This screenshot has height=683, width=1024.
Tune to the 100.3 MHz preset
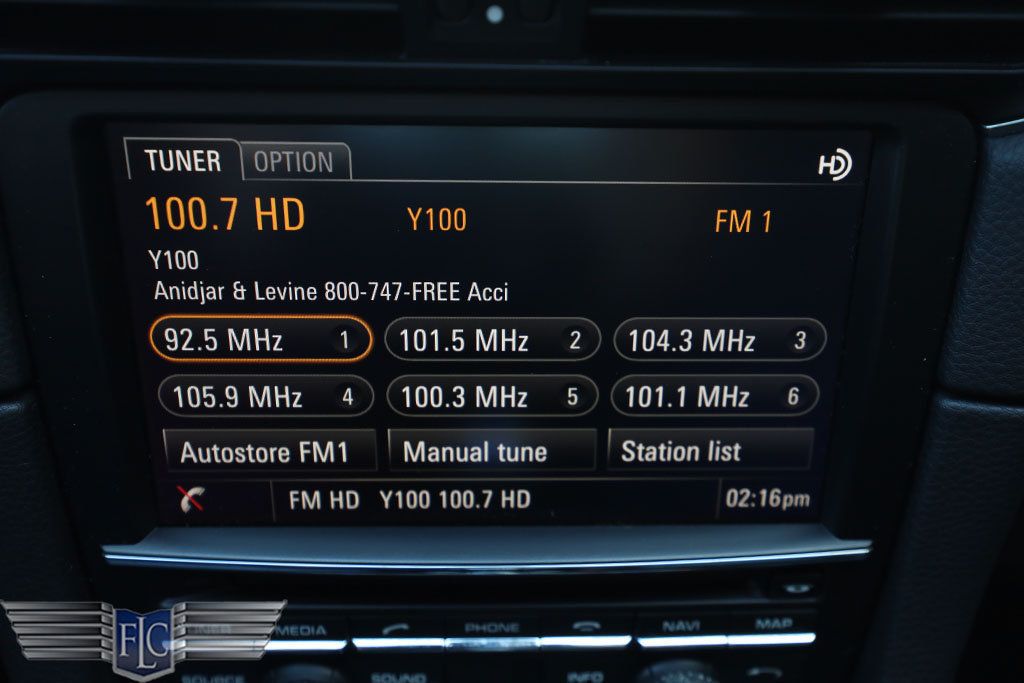491,397
